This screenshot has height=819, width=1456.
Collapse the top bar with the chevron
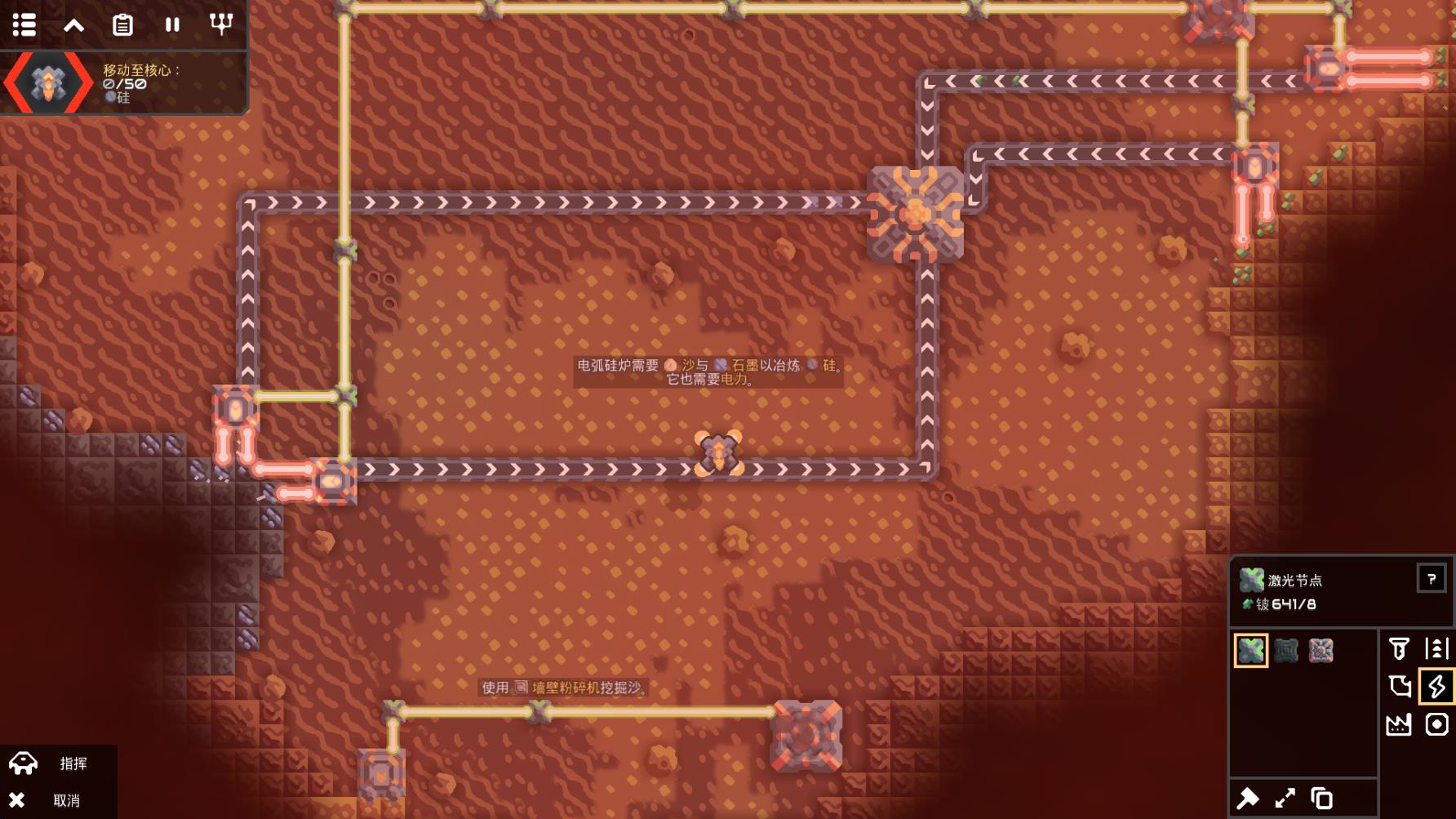click(74, 25)
